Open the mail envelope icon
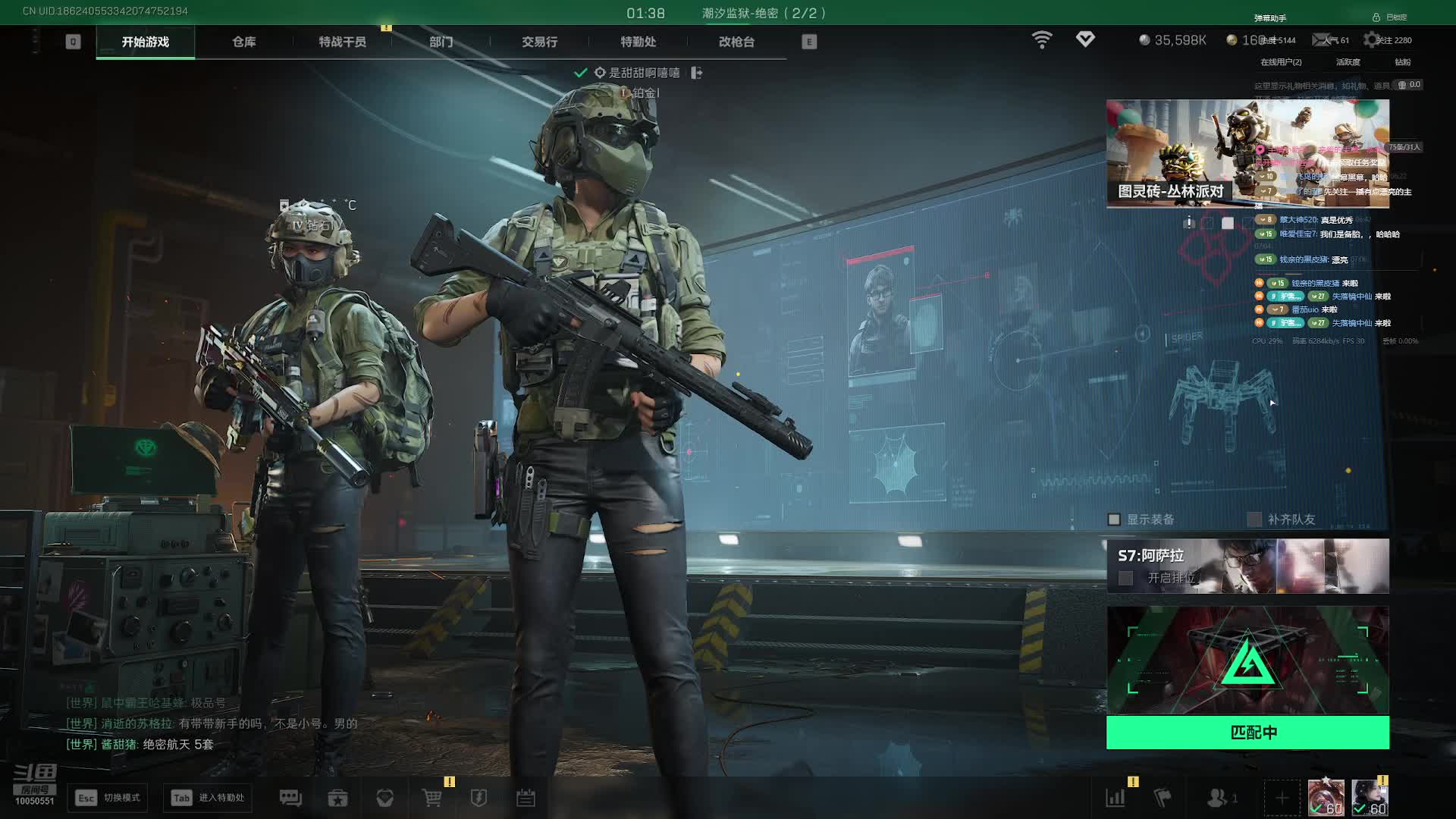The width and height of the screenshot is (1456, 819). [1322, 39]
